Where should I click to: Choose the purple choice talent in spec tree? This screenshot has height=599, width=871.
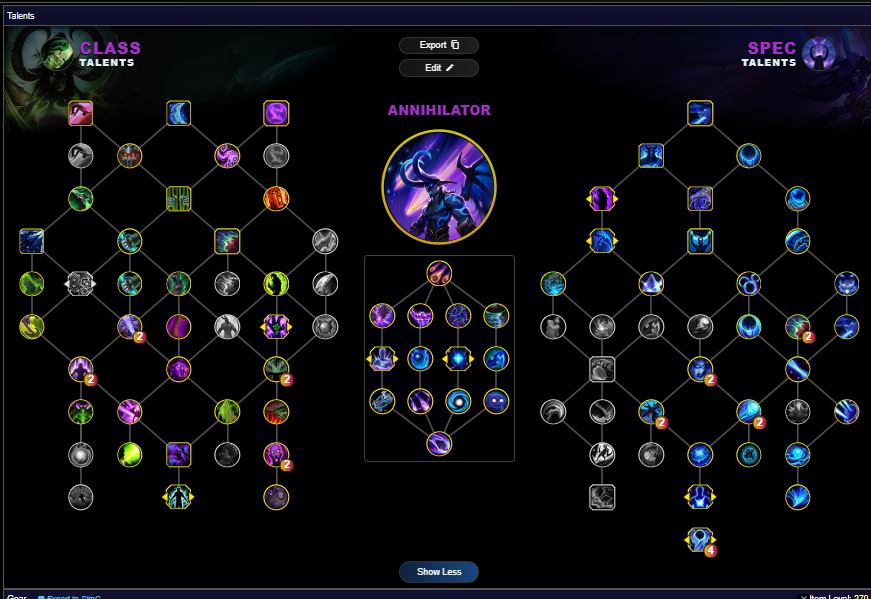[x=602, y=198]
